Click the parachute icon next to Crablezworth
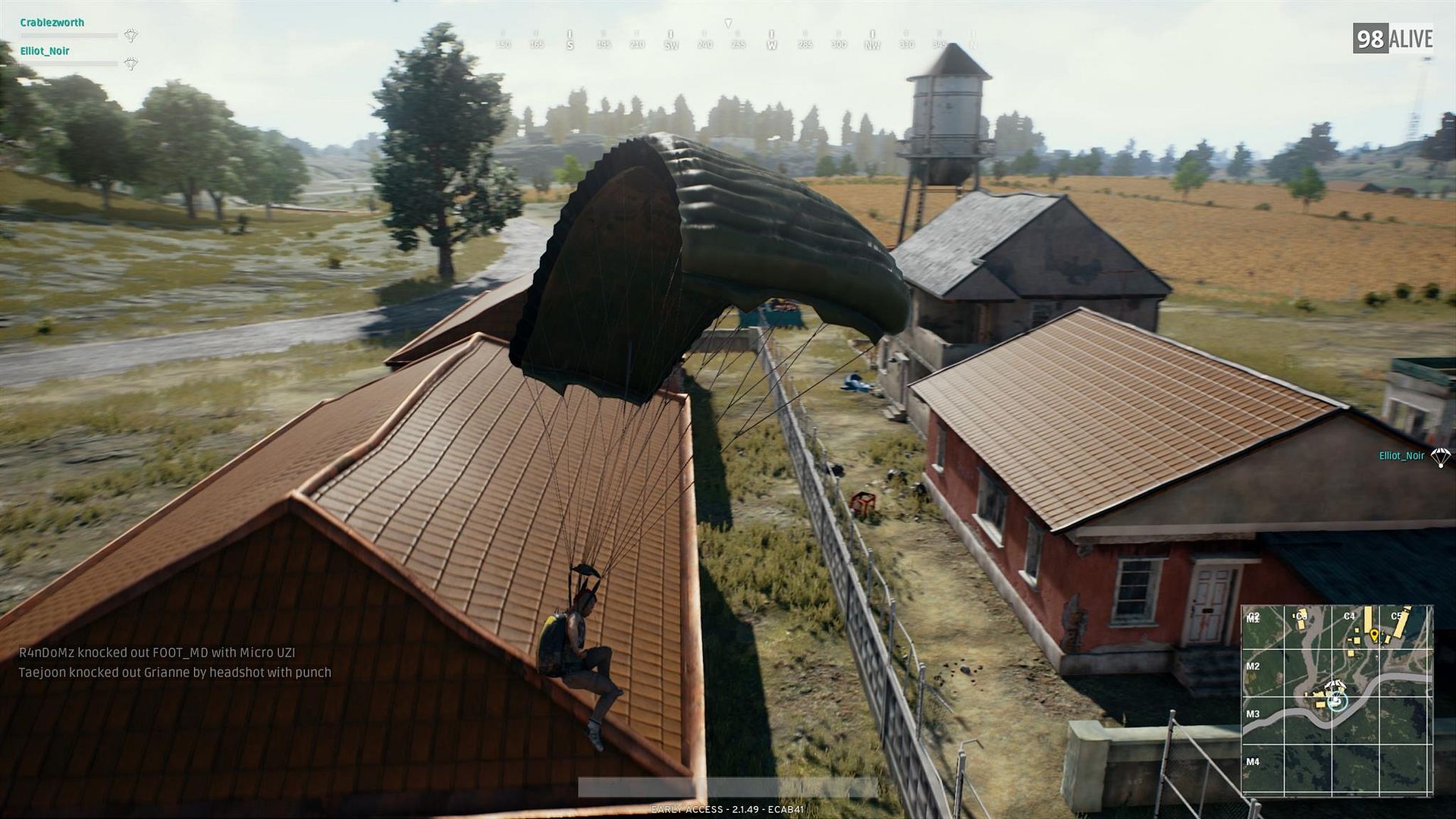The width and height of the screenshot is (1456, 819). 131,35
